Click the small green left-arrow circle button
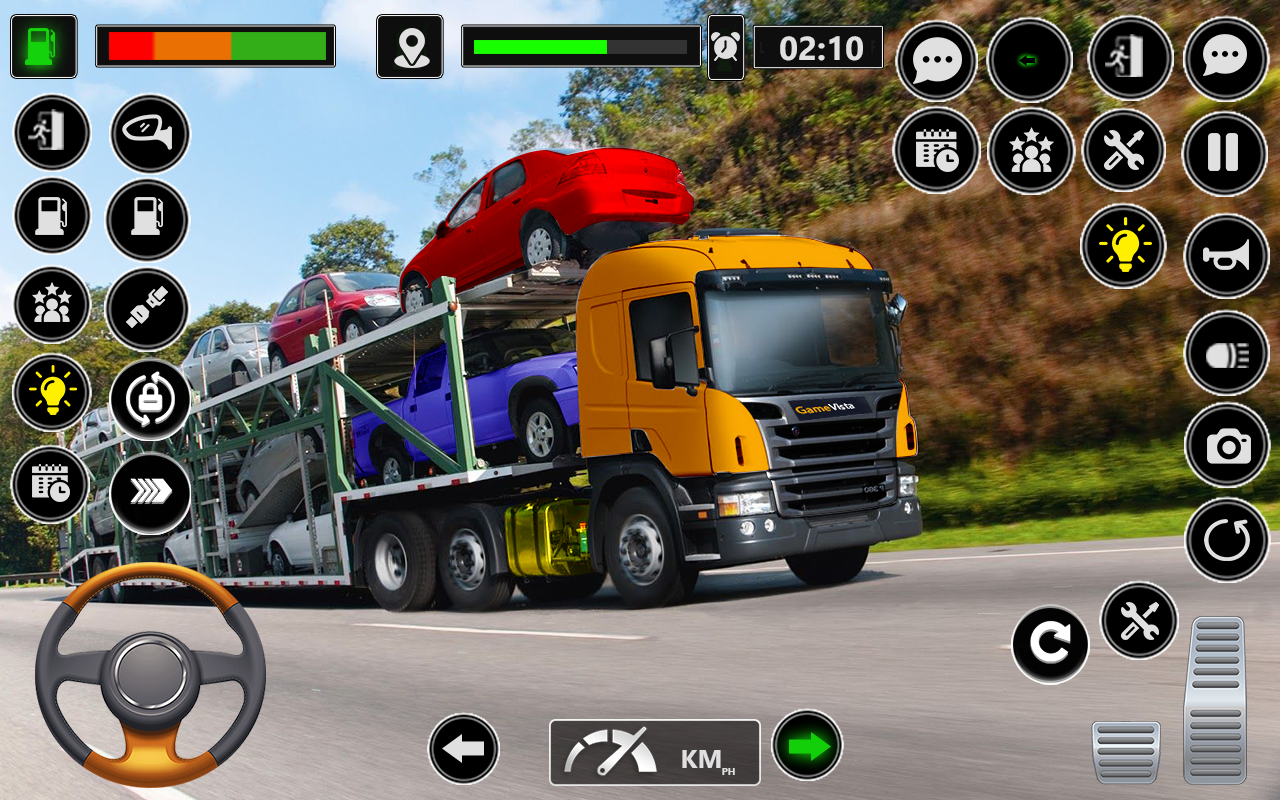1280x800 pixels. pos(1029,60)
